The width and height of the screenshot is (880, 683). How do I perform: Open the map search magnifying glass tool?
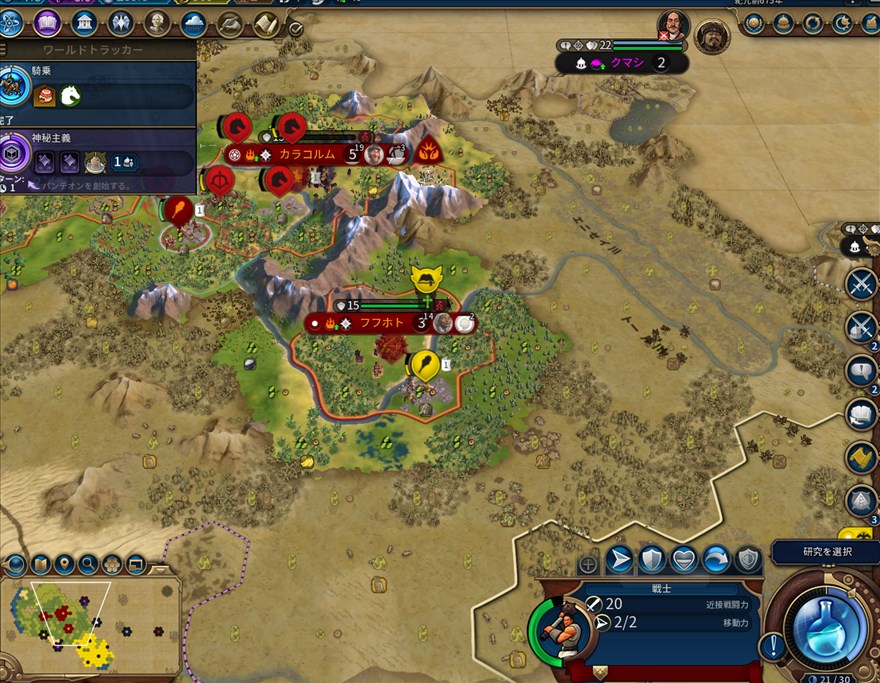coord(88,565)
